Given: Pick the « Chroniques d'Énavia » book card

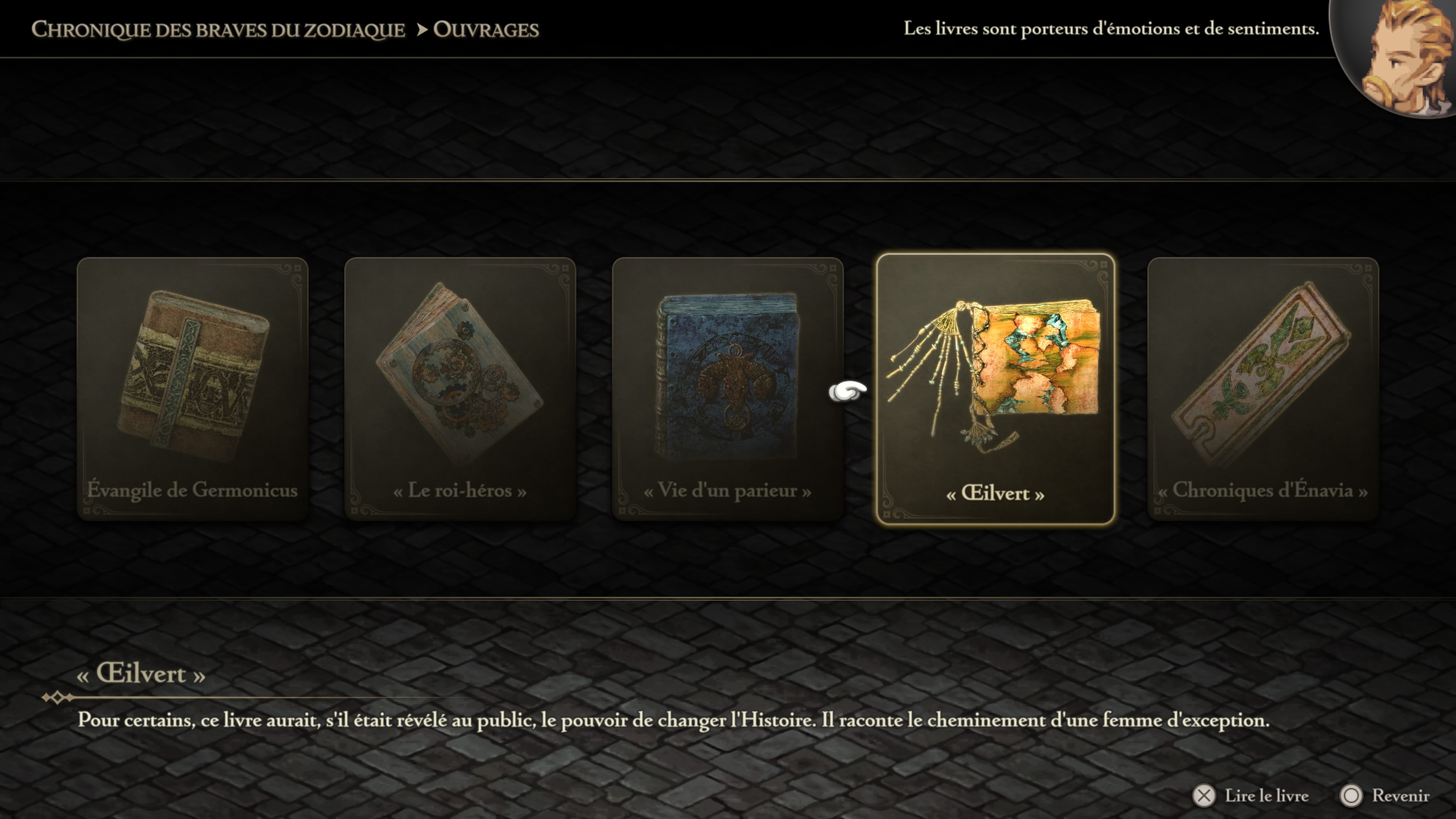Looking at the screenshot, I should [x=1263, y=388].
